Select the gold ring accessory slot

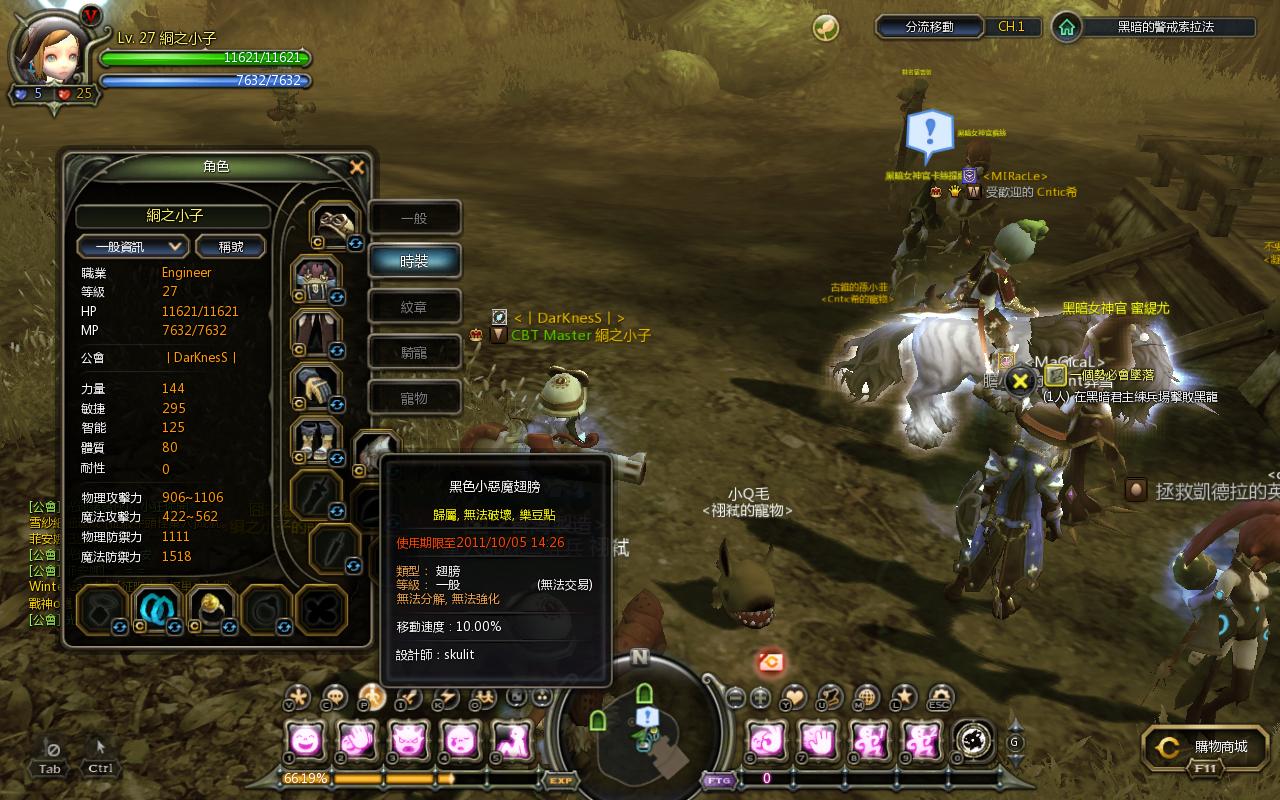(x=212, y=606)
